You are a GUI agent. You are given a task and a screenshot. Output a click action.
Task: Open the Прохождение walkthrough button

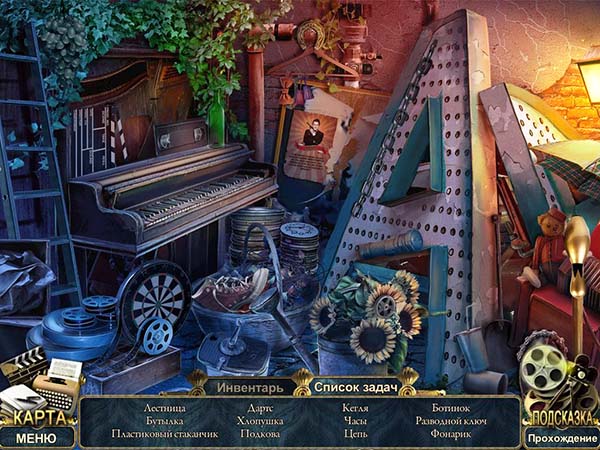pos(562,438)
